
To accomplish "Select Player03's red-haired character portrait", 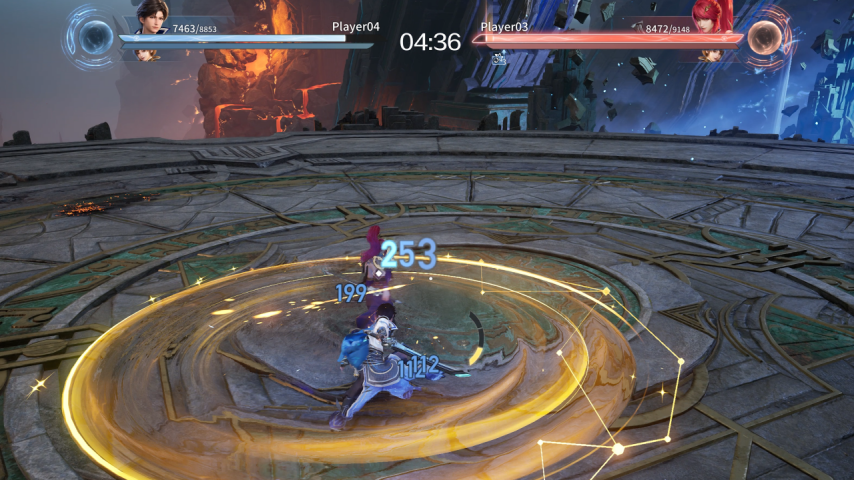I will 711,16.
